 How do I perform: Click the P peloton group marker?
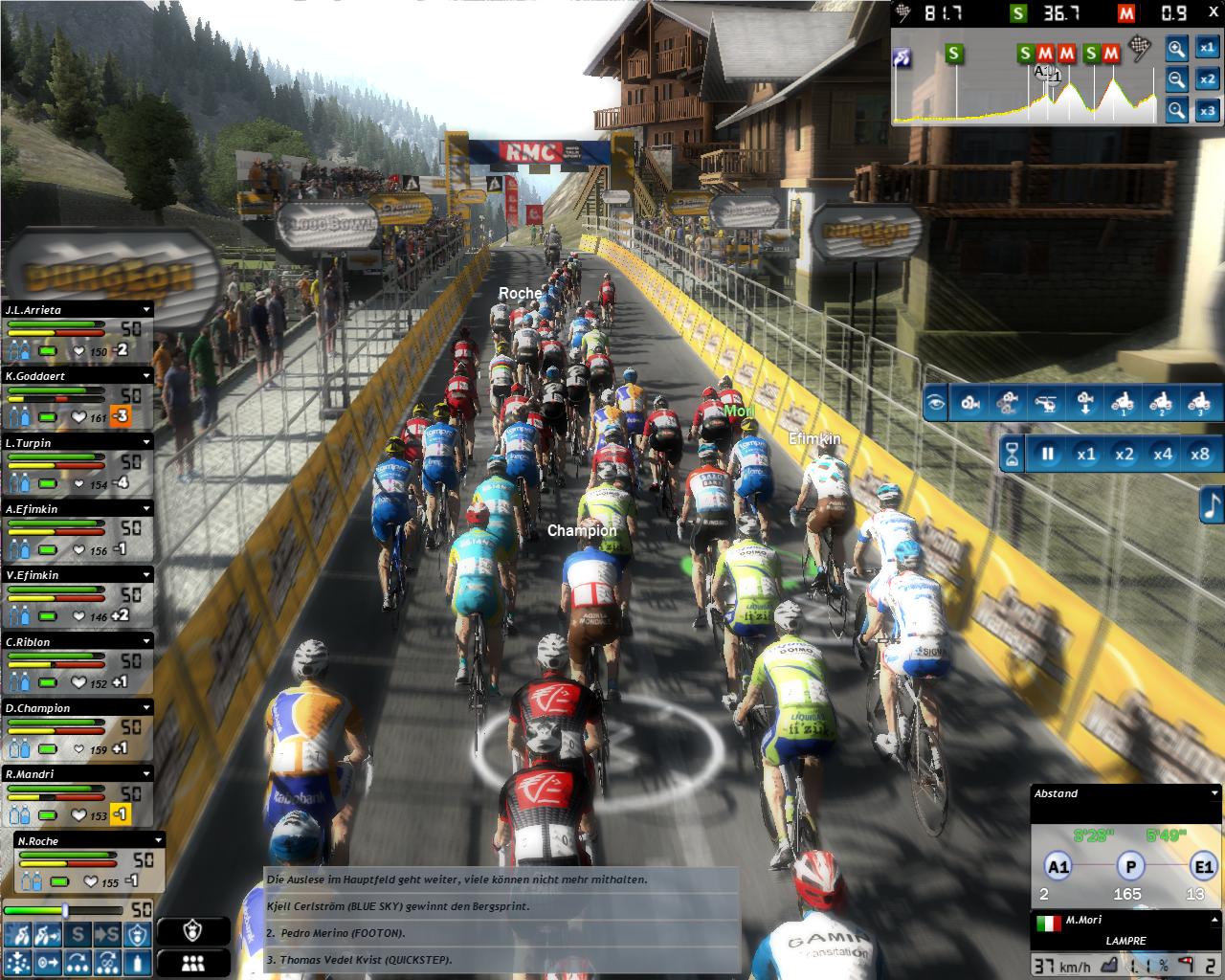tap(1130, 868)
